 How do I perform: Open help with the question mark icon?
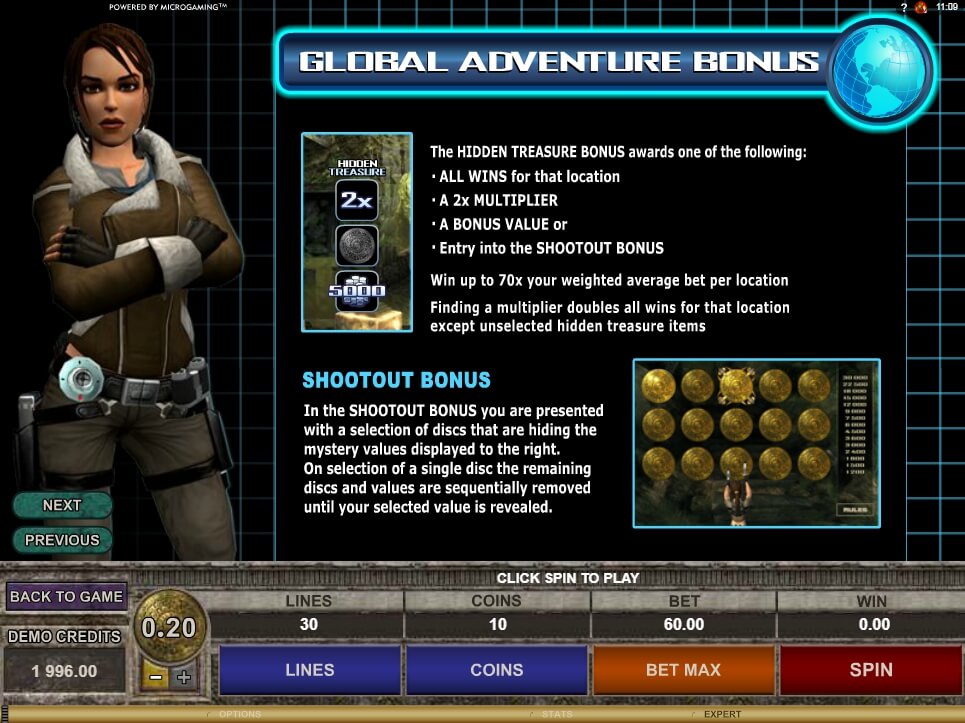904,7
